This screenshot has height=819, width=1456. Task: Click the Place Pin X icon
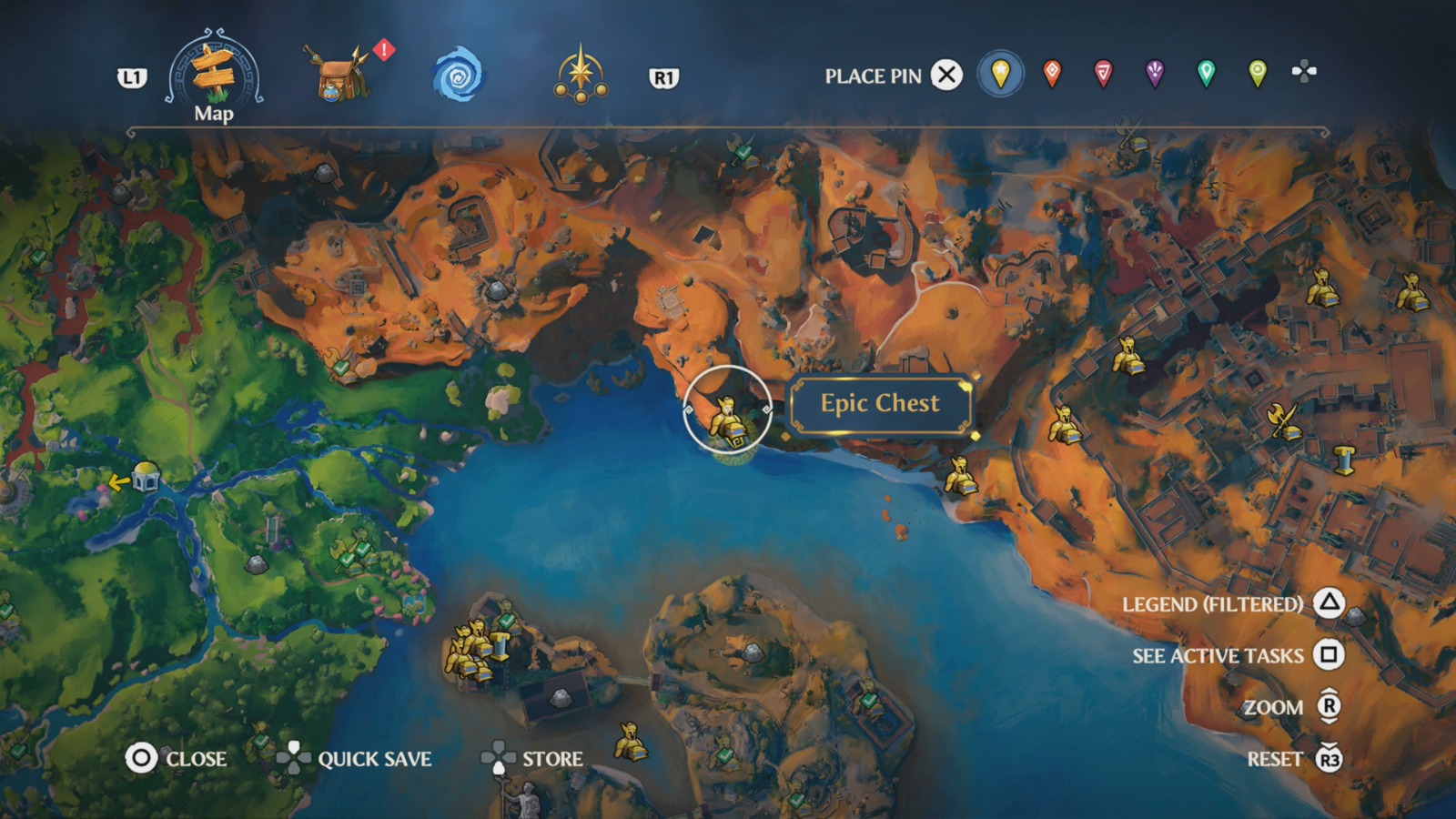point(945,76)
